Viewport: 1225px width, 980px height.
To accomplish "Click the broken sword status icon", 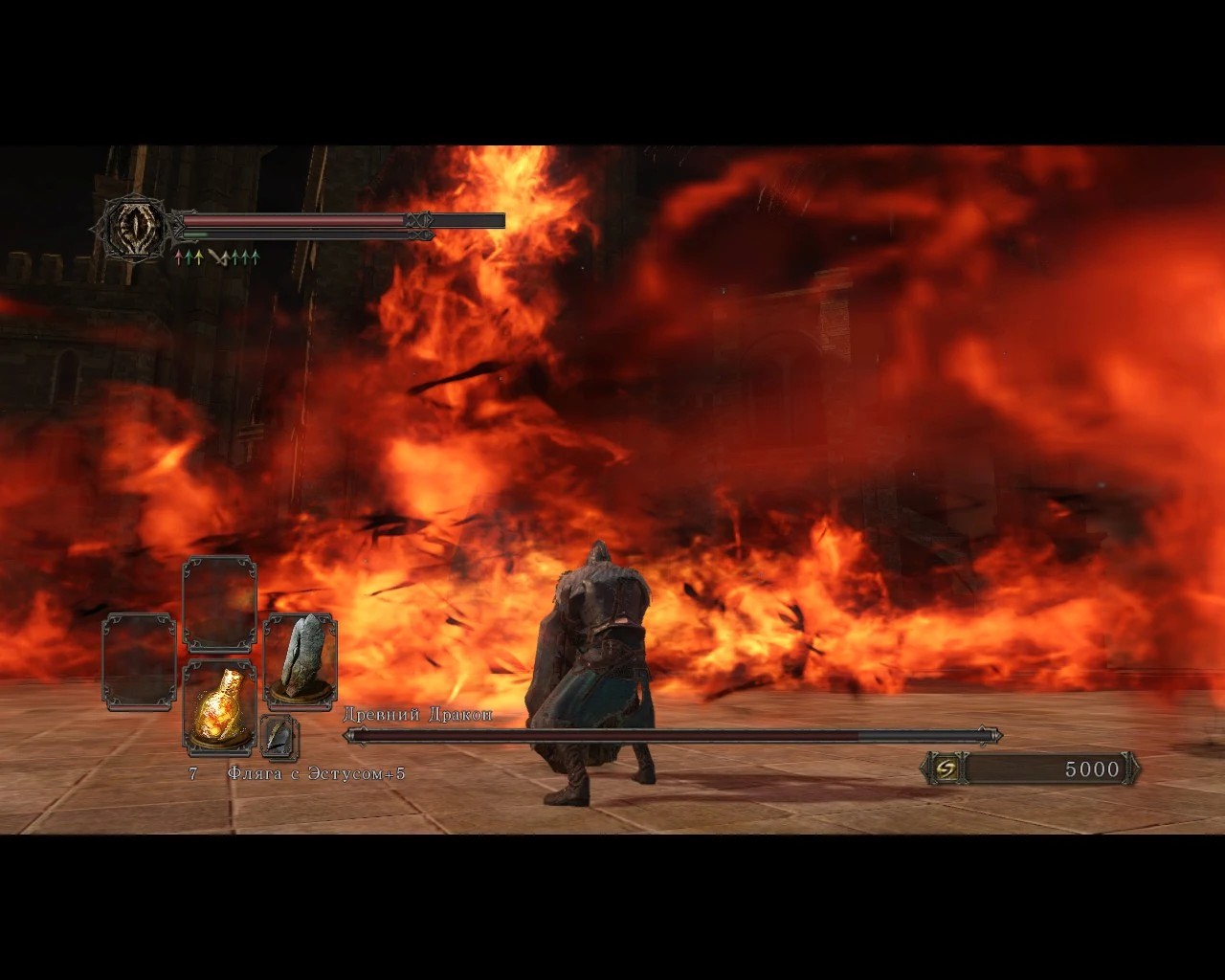I will pyautogui.click(x=217, y=256).
